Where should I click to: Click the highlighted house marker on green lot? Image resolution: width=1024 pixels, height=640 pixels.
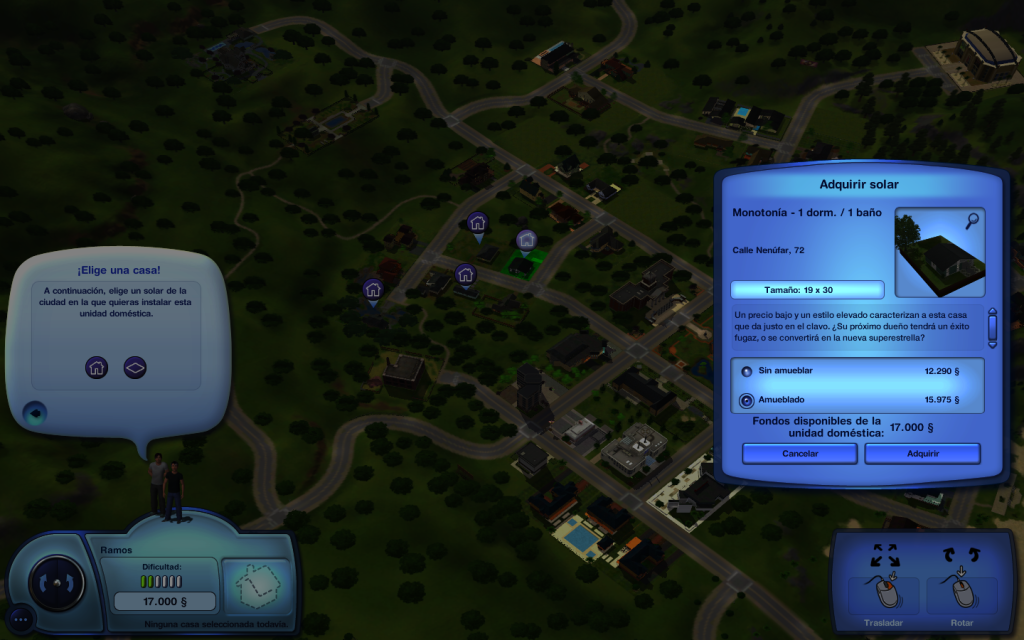coord(526,240)
